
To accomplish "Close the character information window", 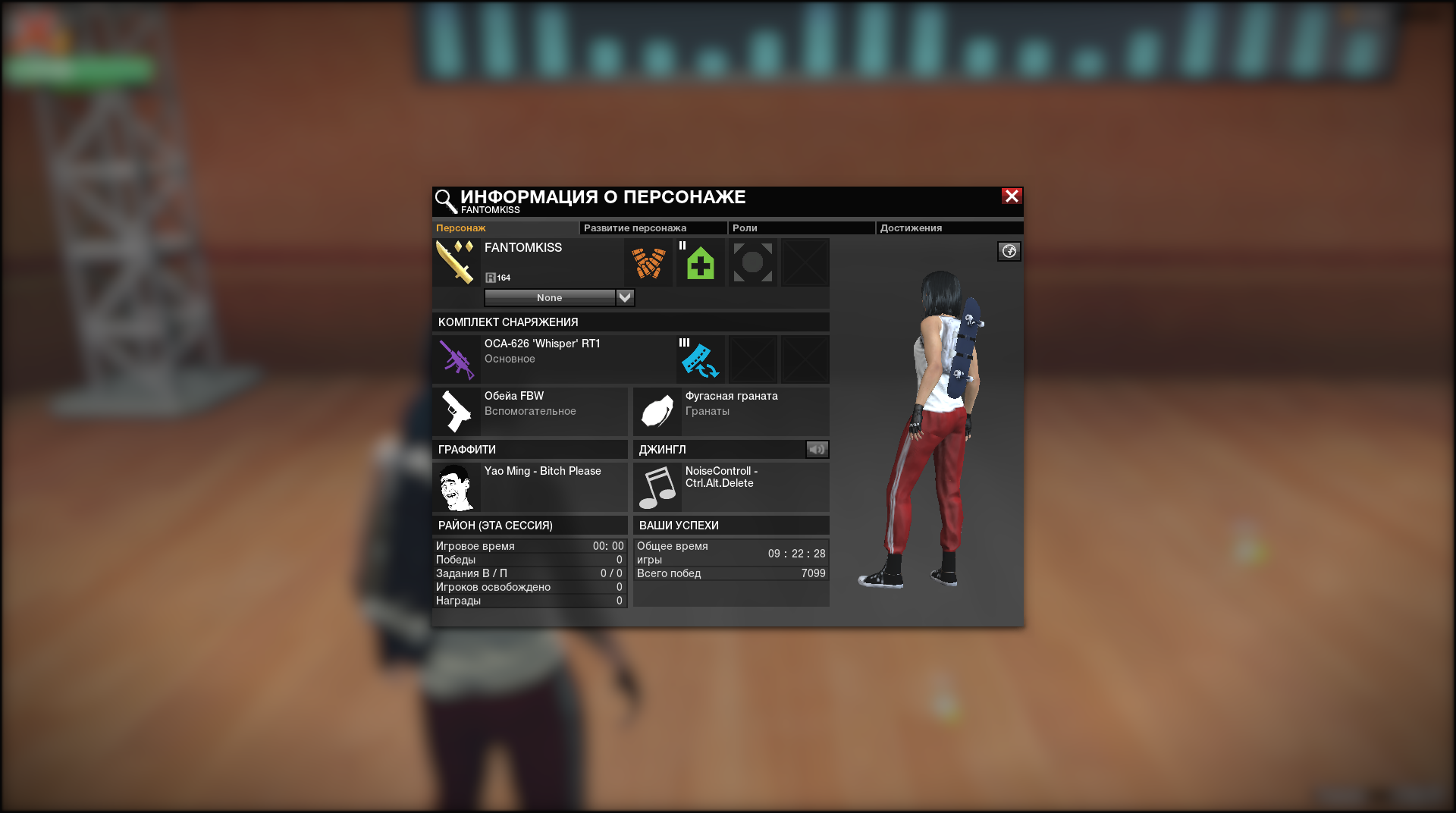I will click(x=1012, y=196).
